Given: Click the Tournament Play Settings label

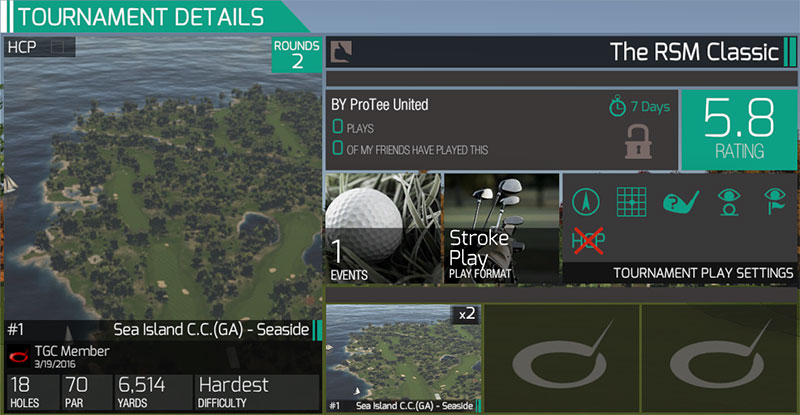Looking at the screenshot, I should click(x=703, y=273).
